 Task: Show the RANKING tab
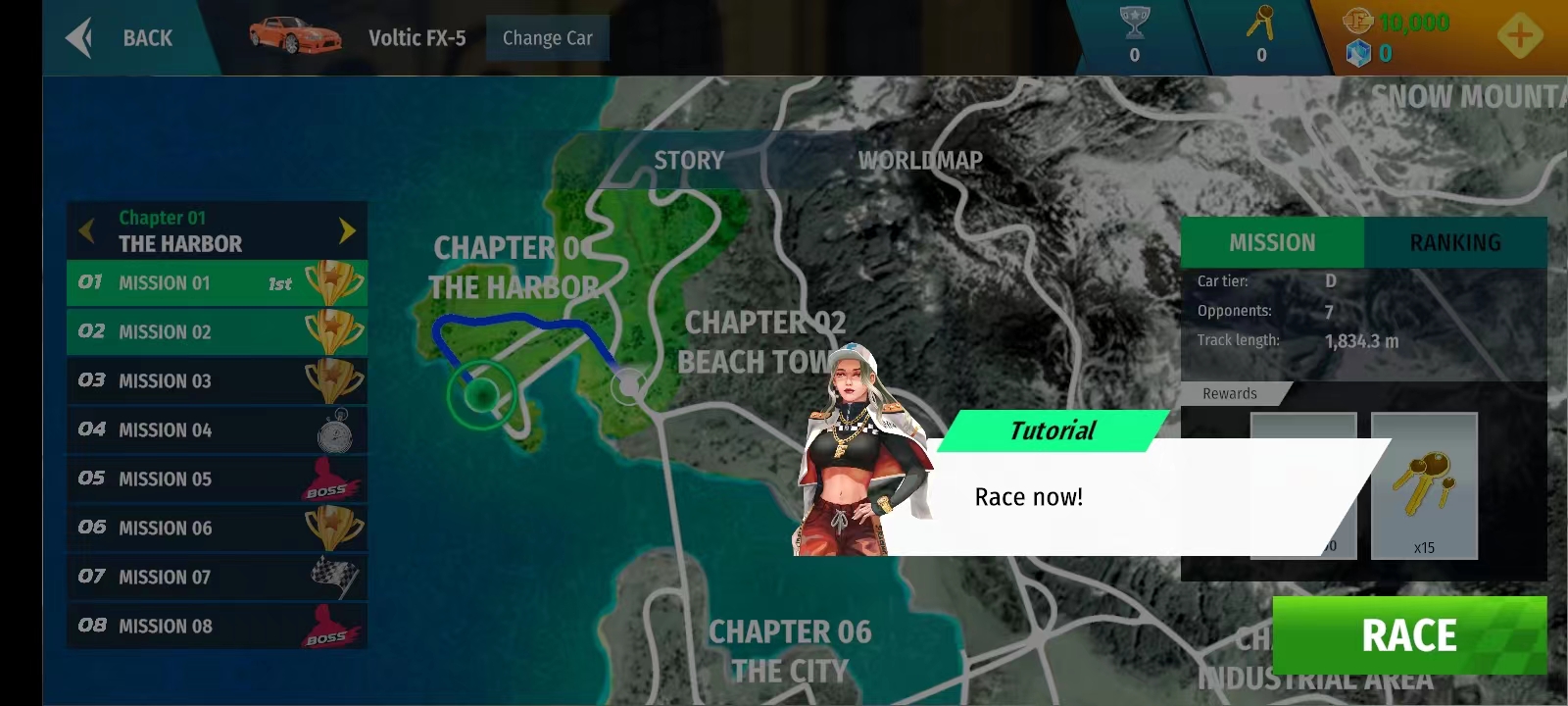tap(1454, 242)
